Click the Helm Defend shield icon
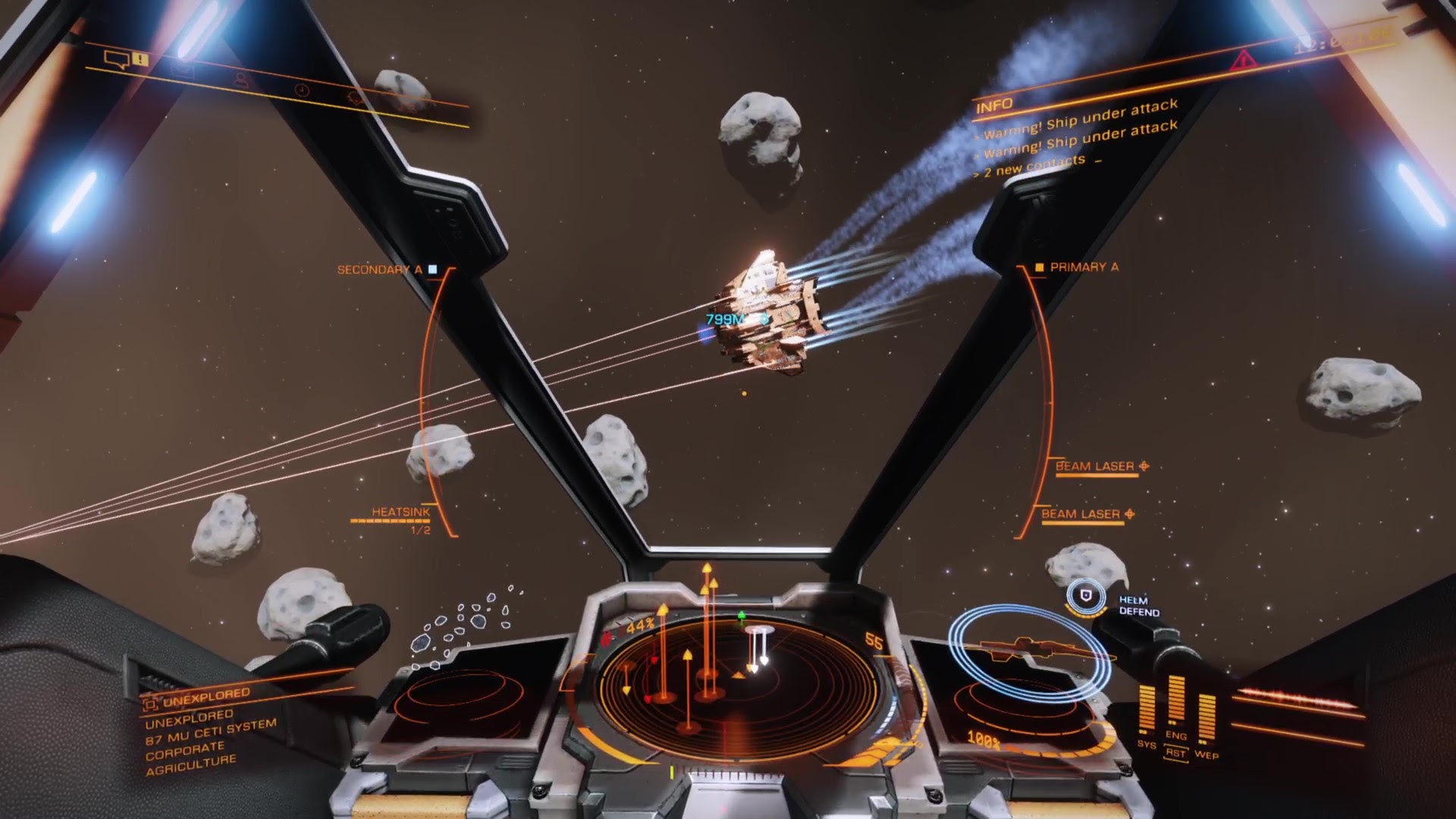1456x819 pixels. pos(1086,597)
